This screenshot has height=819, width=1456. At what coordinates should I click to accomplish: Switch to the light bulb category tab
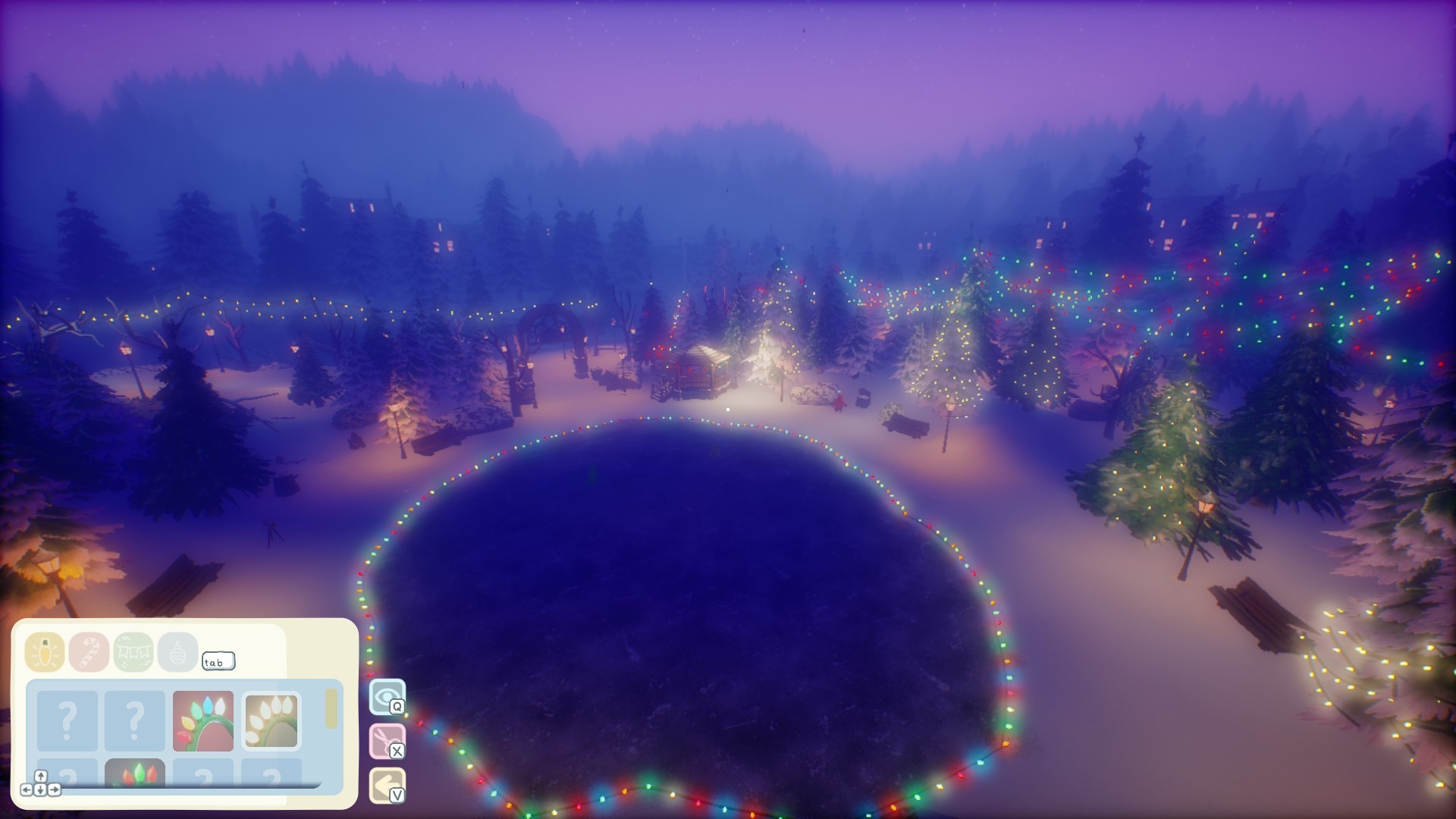(x=44, y=652)
